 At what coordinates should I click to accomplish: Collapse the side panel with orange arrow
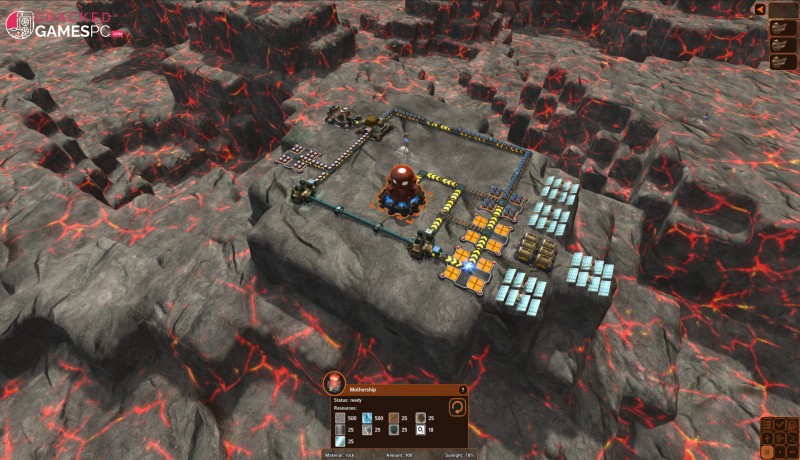coord(760,9)
